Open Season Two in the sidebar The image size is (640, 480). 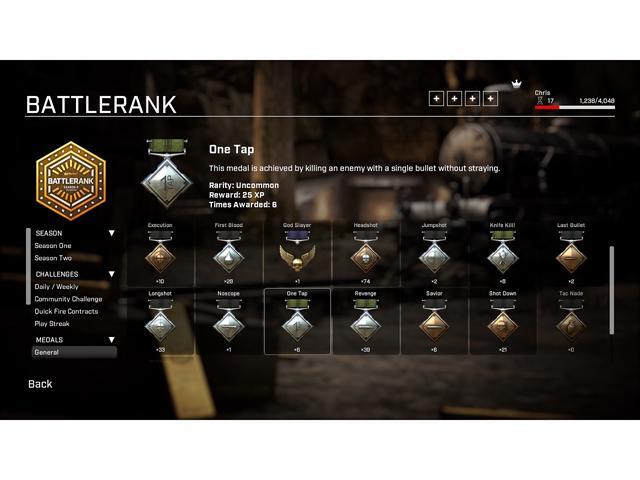53,257
